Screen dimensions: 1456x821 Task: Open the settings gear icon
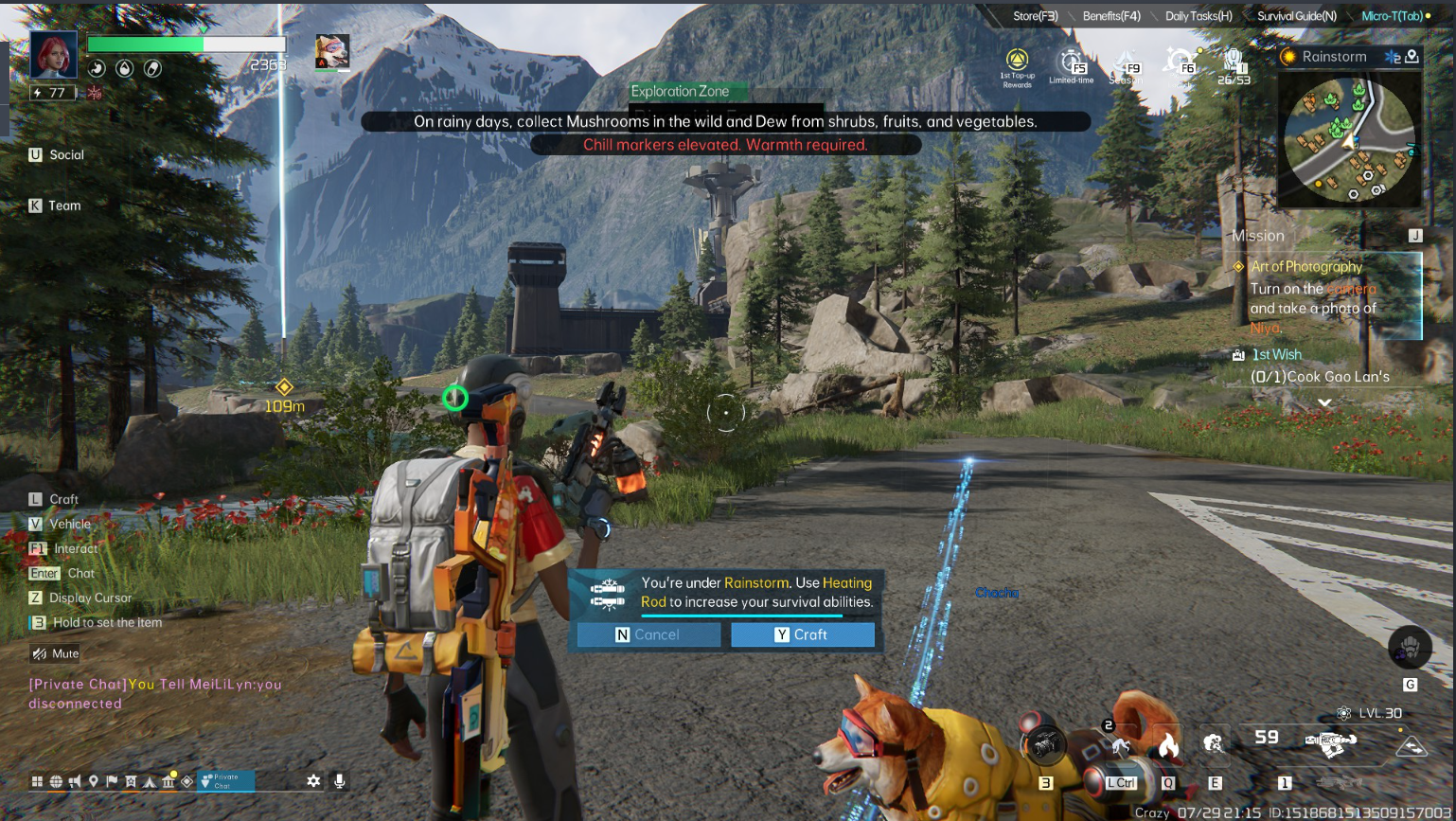pos(313,781)
